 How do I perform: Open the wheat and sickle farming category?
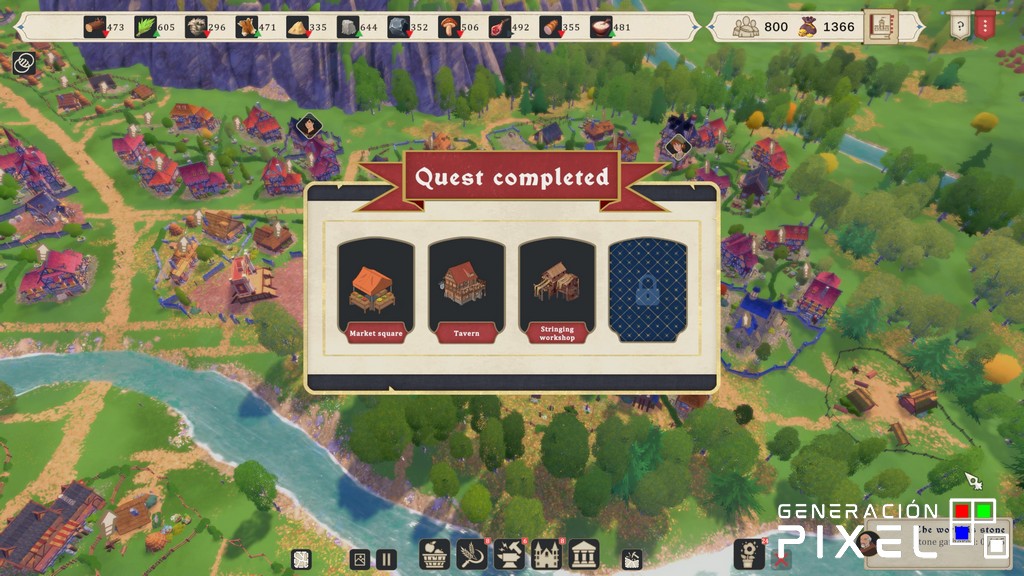tap(471, 554)
